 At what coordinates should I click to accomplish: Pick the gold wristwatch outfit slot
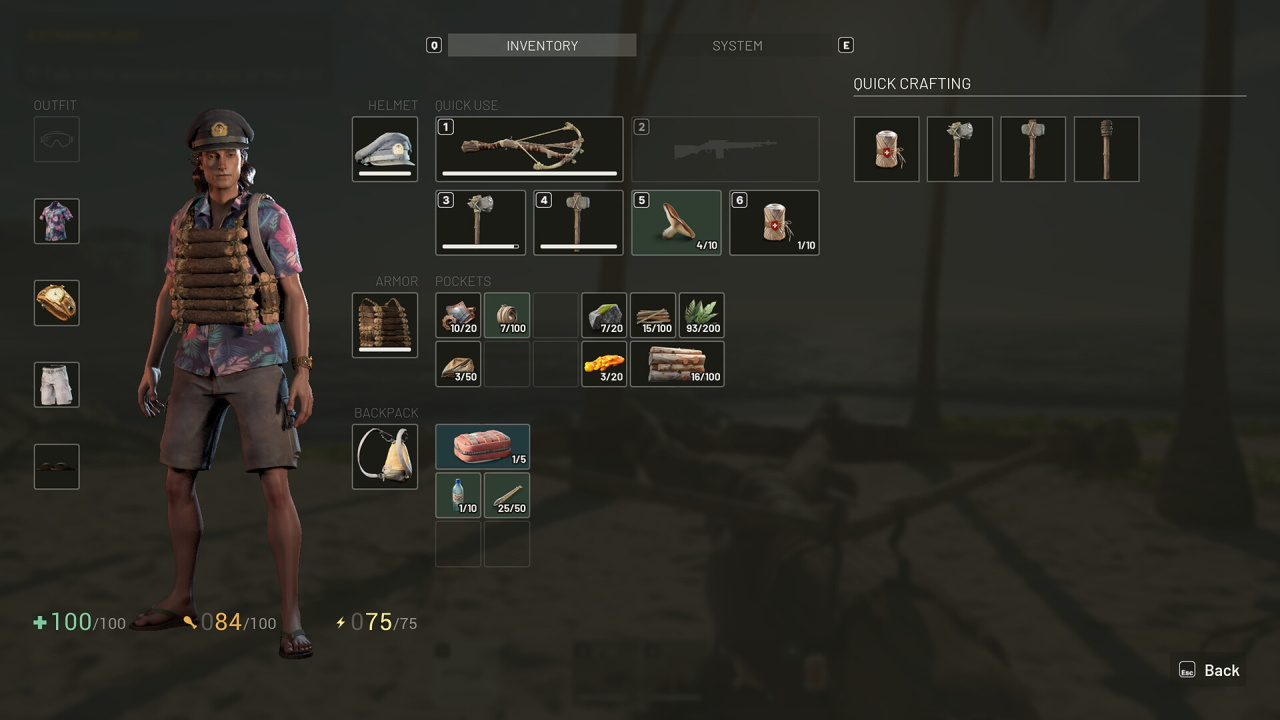click(x=57, y=303)
